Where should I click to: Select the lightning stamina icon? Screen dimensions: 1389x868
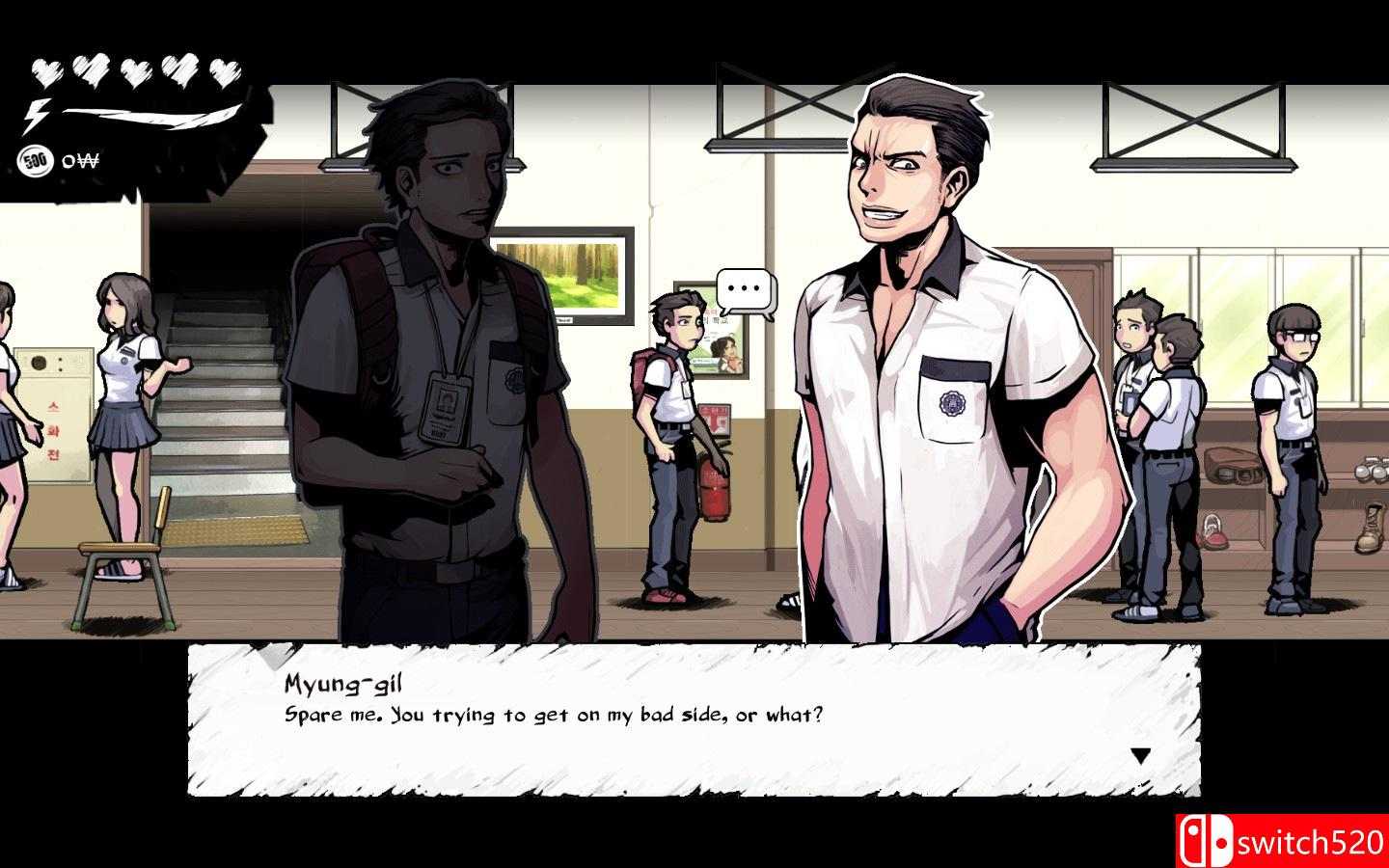pos(37,116)
